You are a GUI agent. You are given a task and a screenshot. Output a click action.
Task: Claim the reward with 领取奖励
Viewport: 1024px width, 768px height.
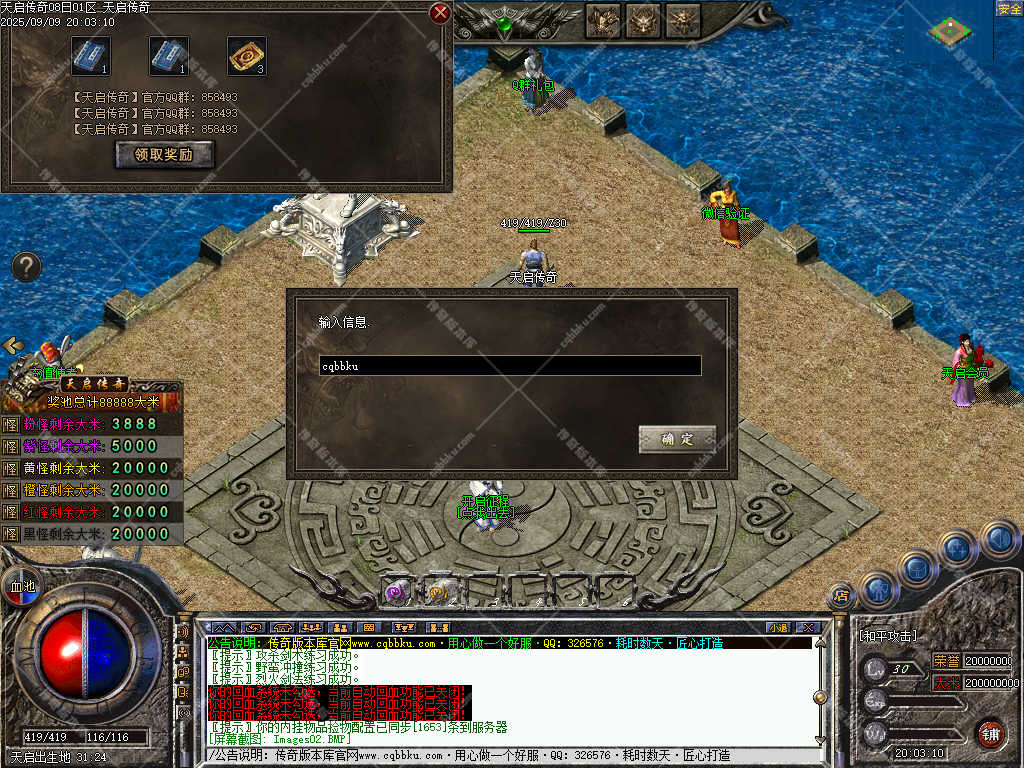(164, 155)
